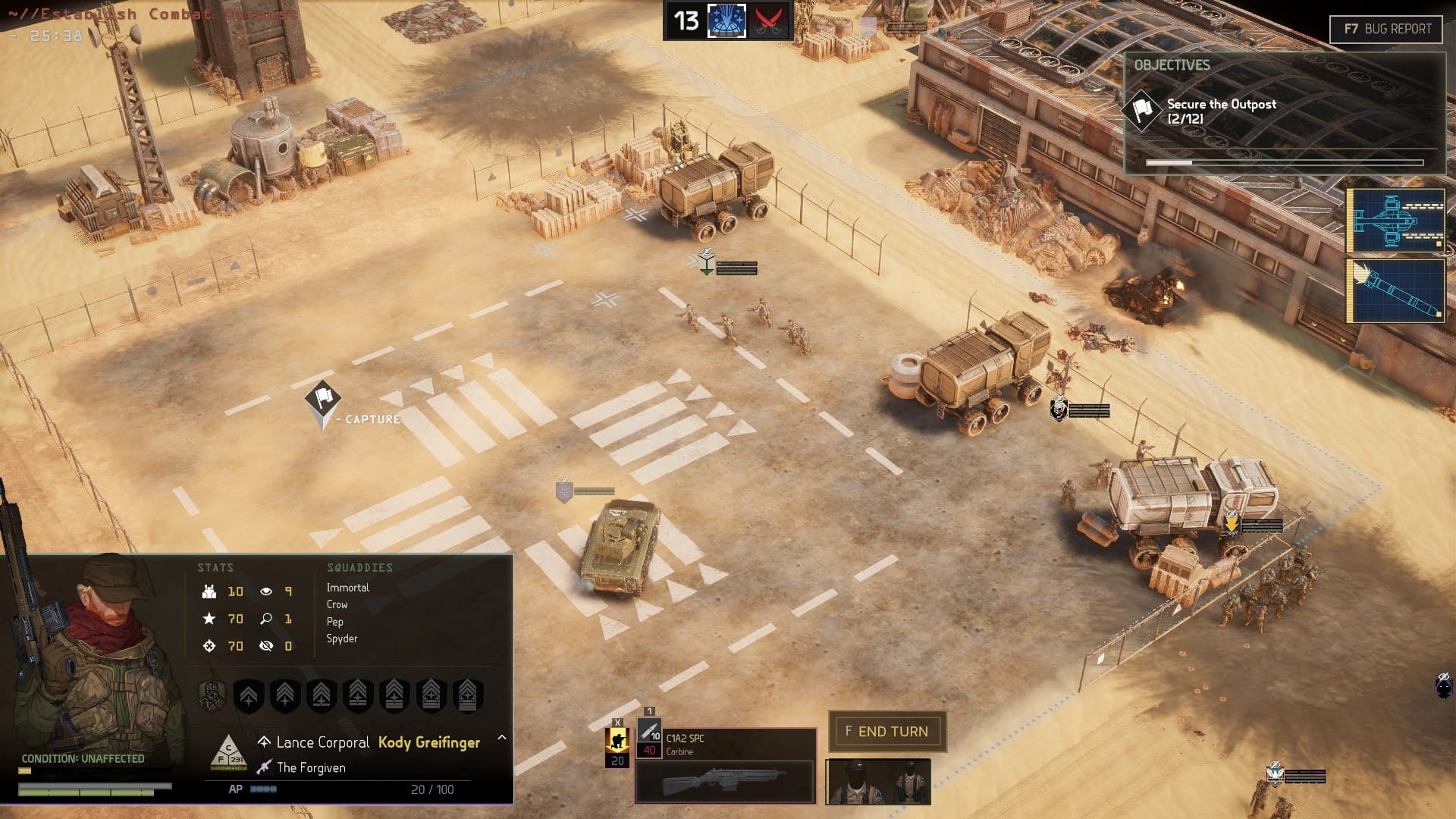Select the blue player faction emblem
The image size is (1456, 819).
(x=726, y=20)
